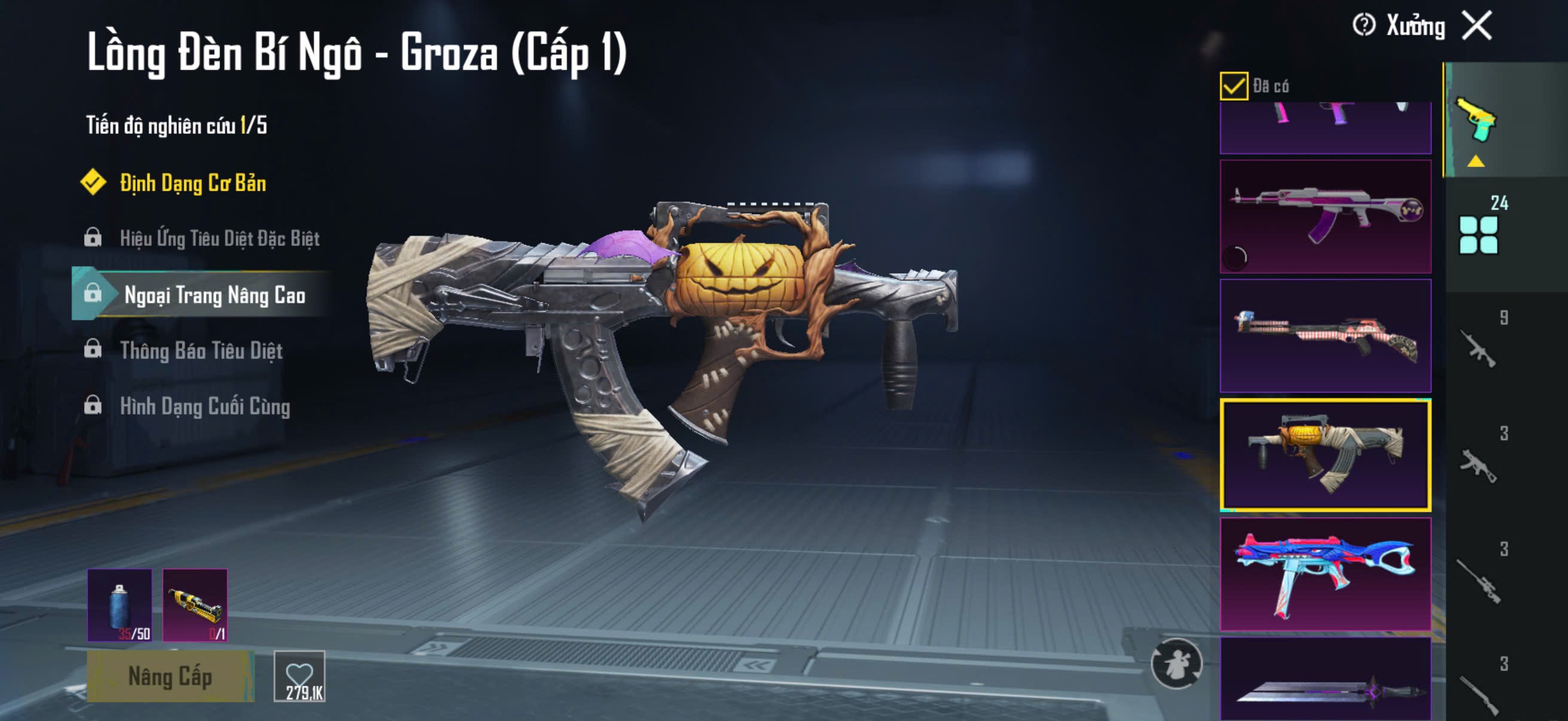1568x721 pixels.
Task: Switch to the all-weapons grid category
Action: pos(1478,234)
